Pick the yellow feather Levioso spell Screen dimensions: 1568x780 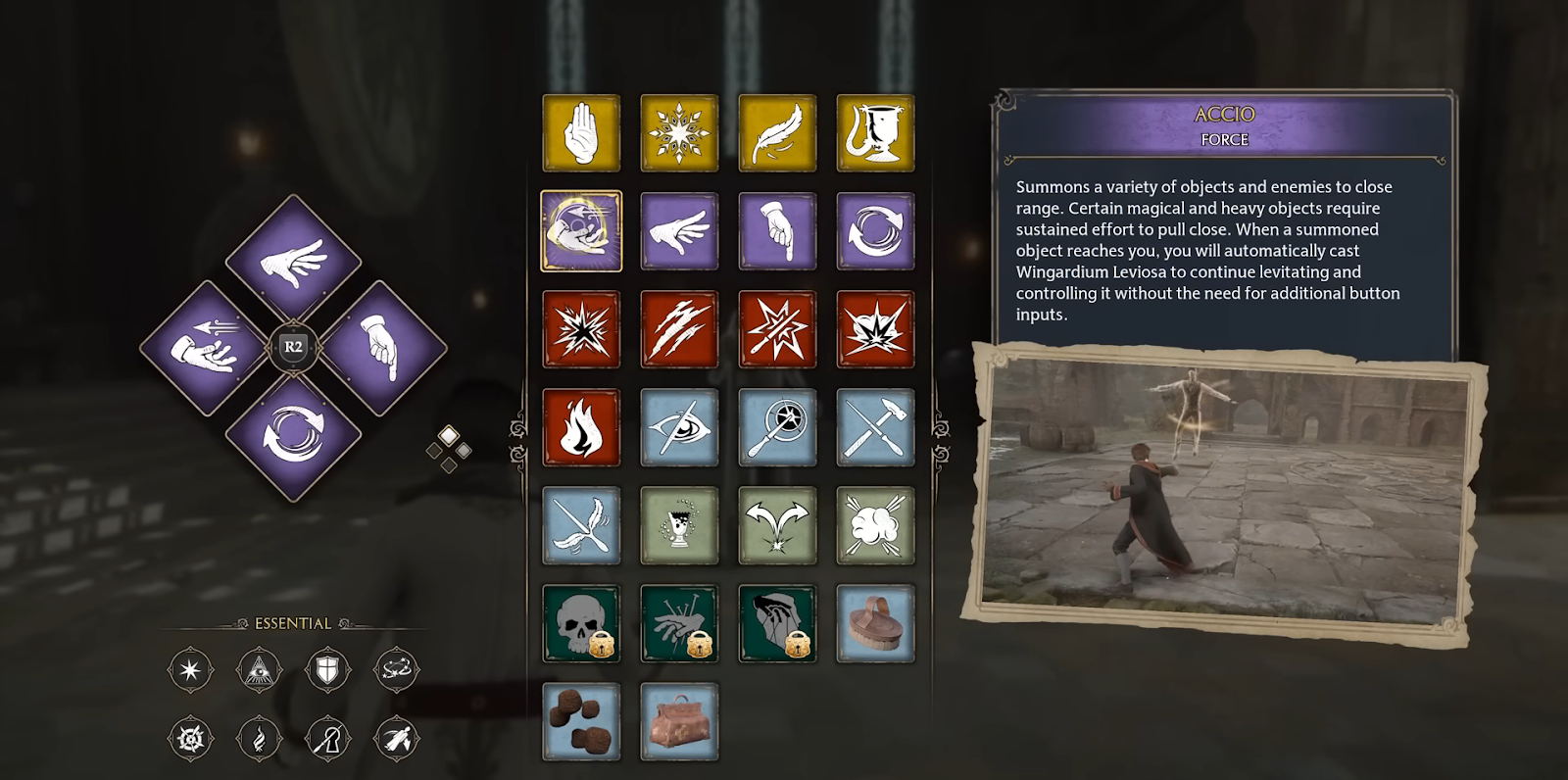777,133
